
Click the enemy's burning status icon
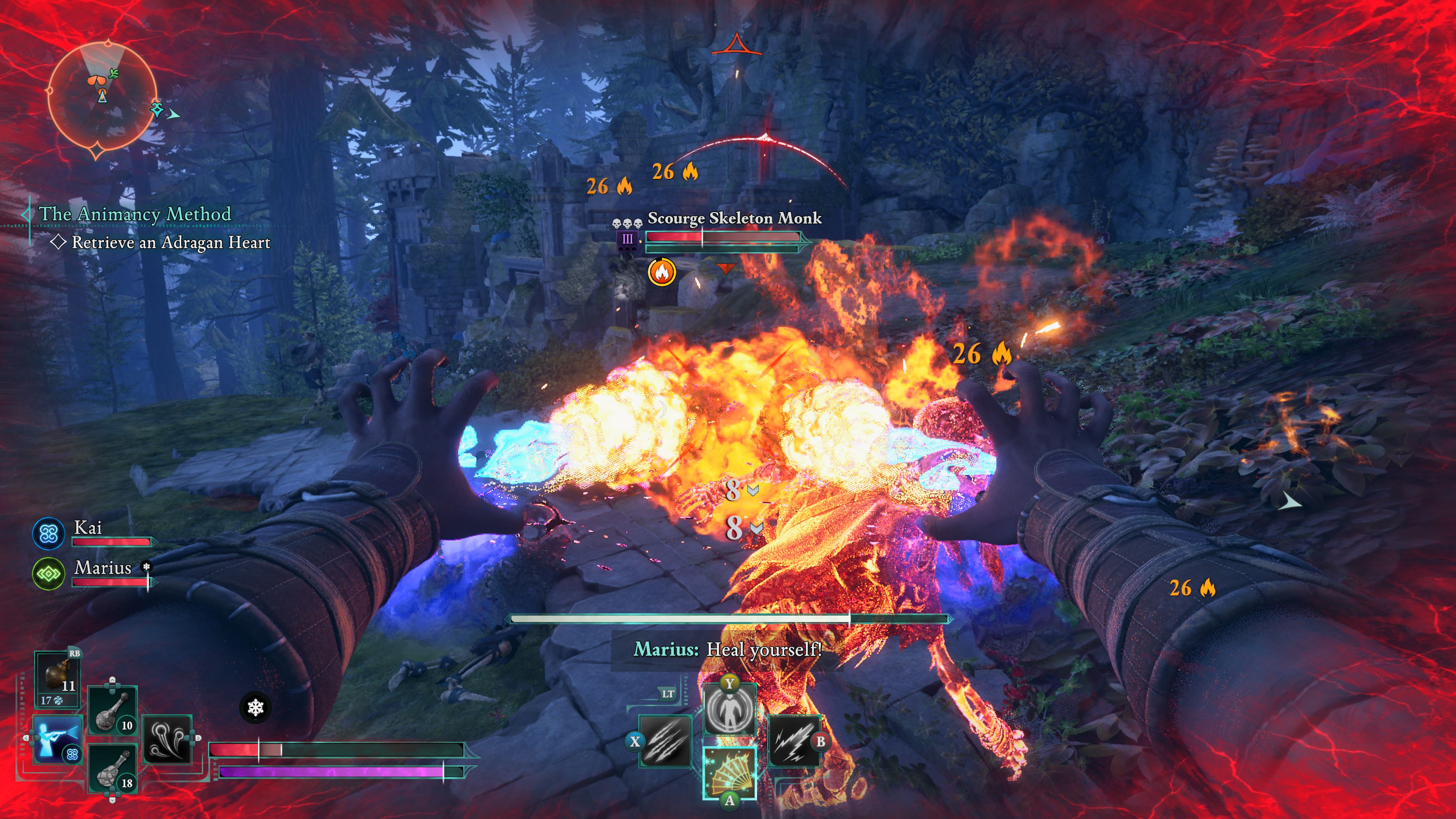click(x=661, y=273)
